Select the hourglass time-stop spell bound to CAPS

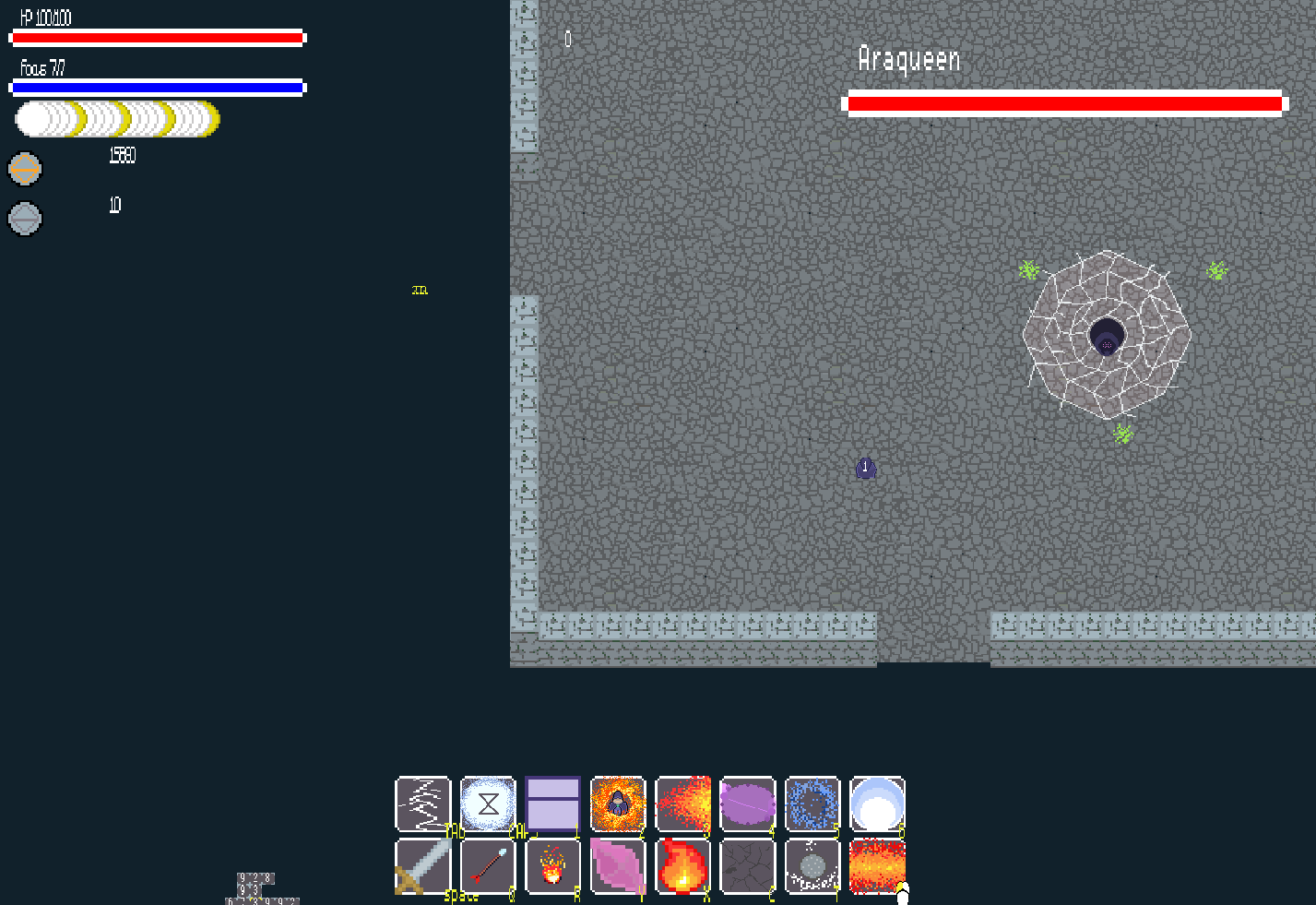487,804
